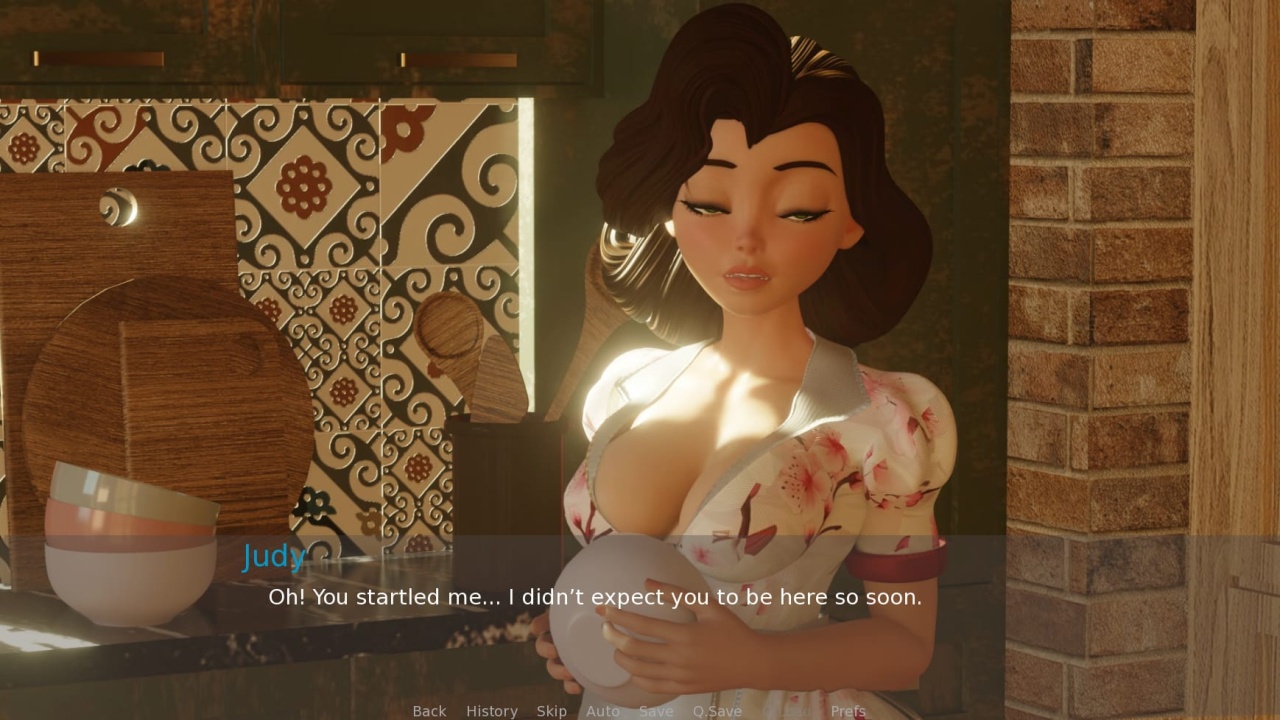Image resolution: width=1280 pixels, height=720 pixels.
Task: Advance Judy's dialogue text line
Action: pos(595,597)
